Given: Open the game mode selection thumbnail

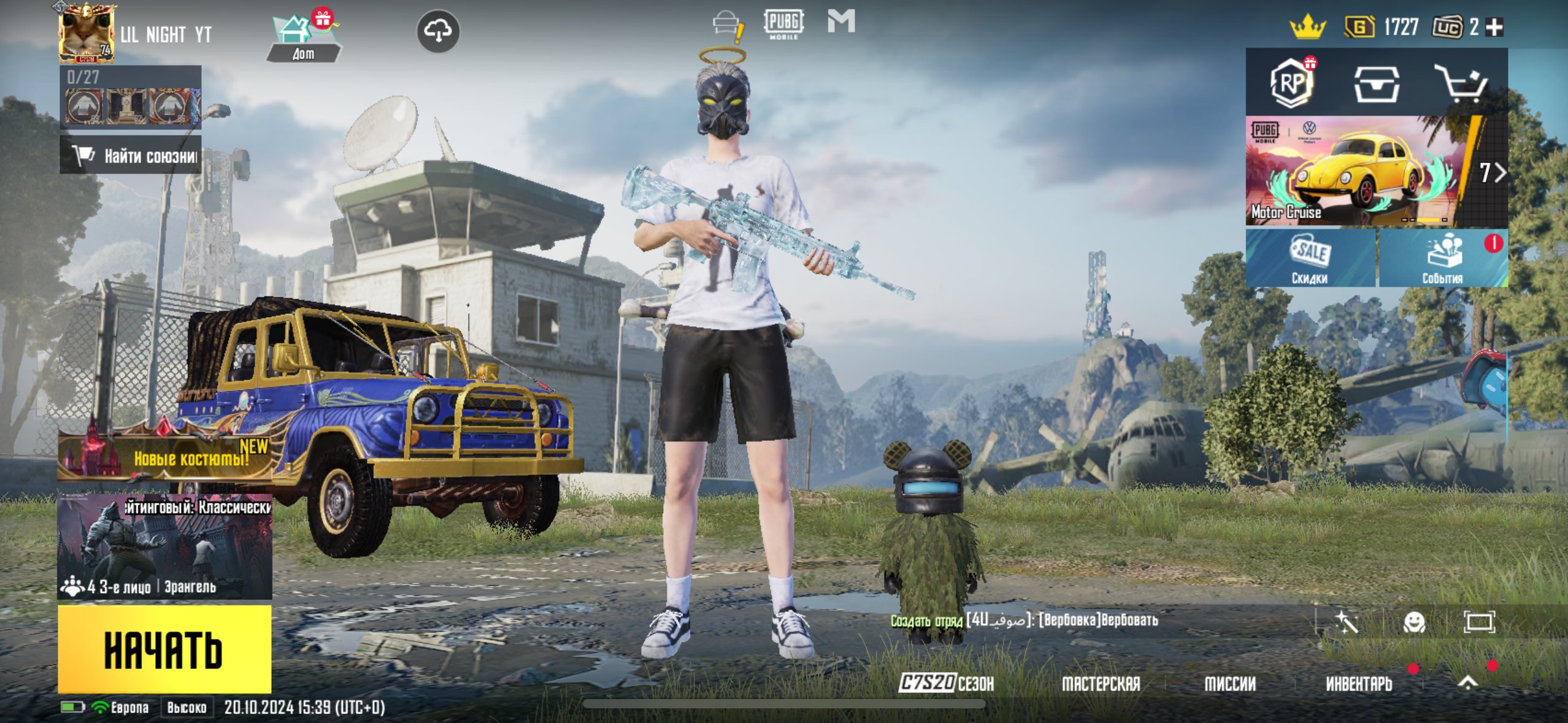Looking at the screenshot, I should coord(164,547).
